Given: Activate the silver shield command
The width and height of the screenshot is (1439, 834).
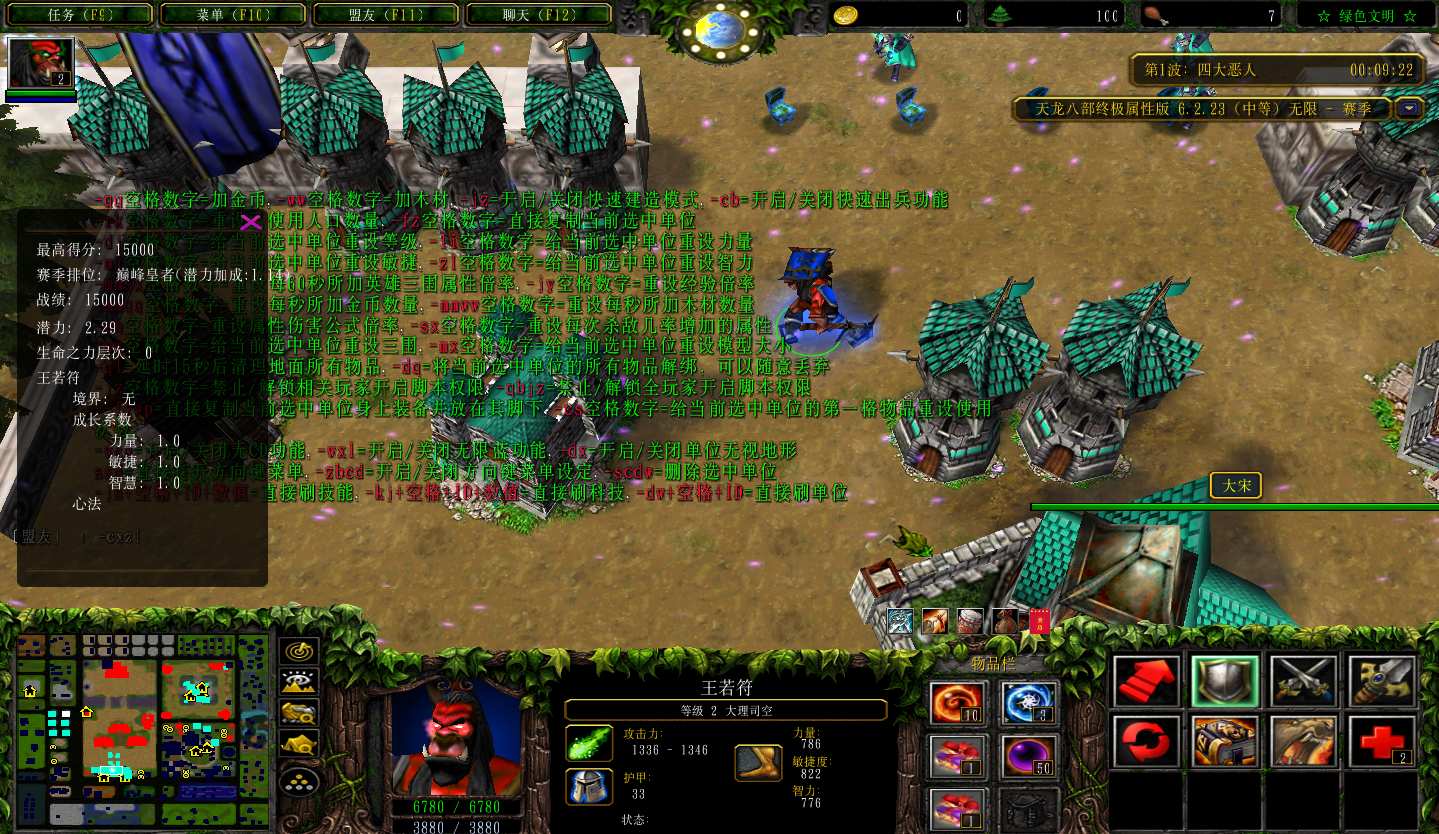Looking at the screenshot, I should click(1225, 681).
